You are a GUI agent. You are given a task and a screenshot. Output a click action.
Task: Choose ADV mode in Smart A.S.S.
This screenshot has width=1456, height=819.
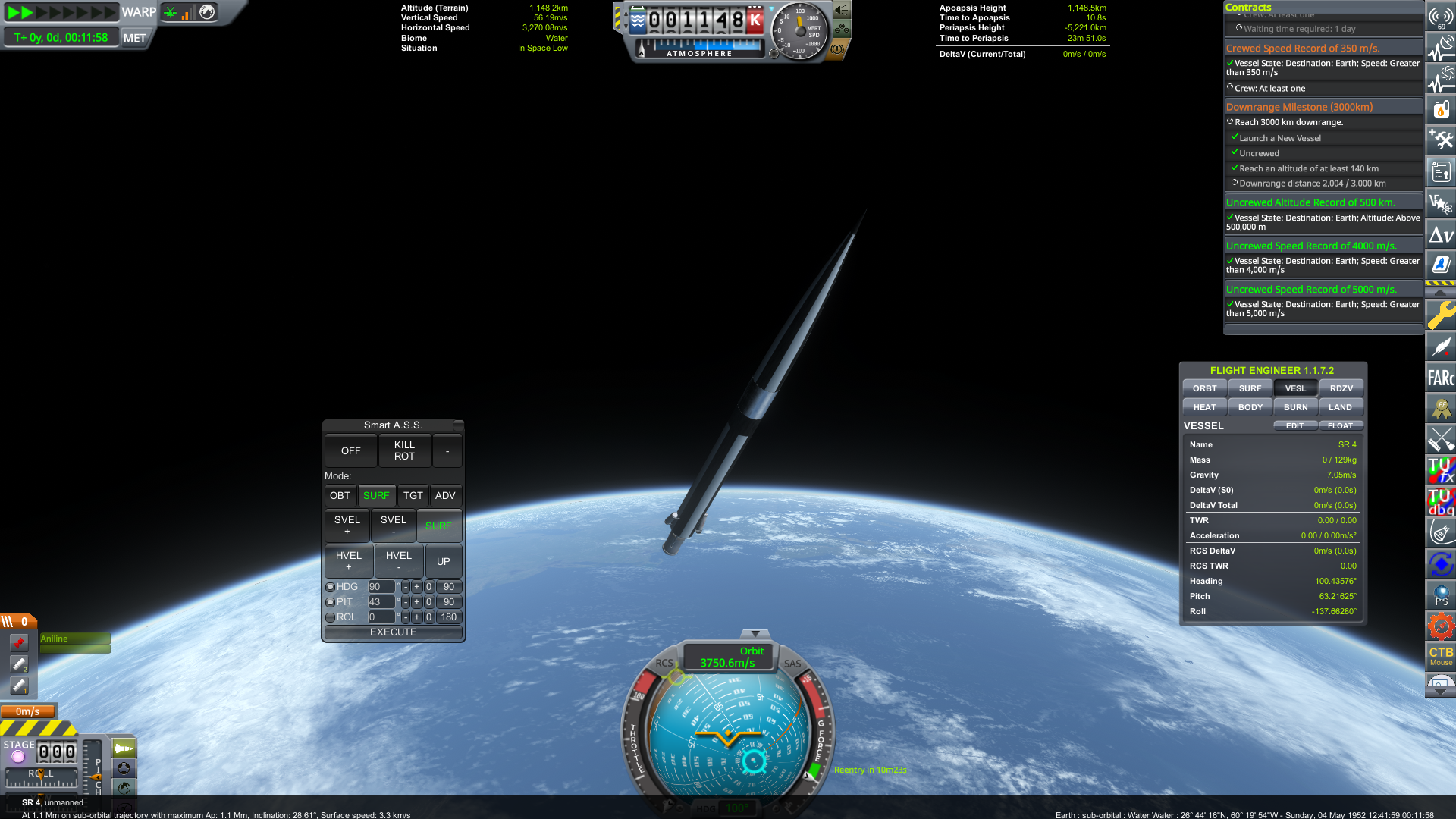[x=445, y=496]
